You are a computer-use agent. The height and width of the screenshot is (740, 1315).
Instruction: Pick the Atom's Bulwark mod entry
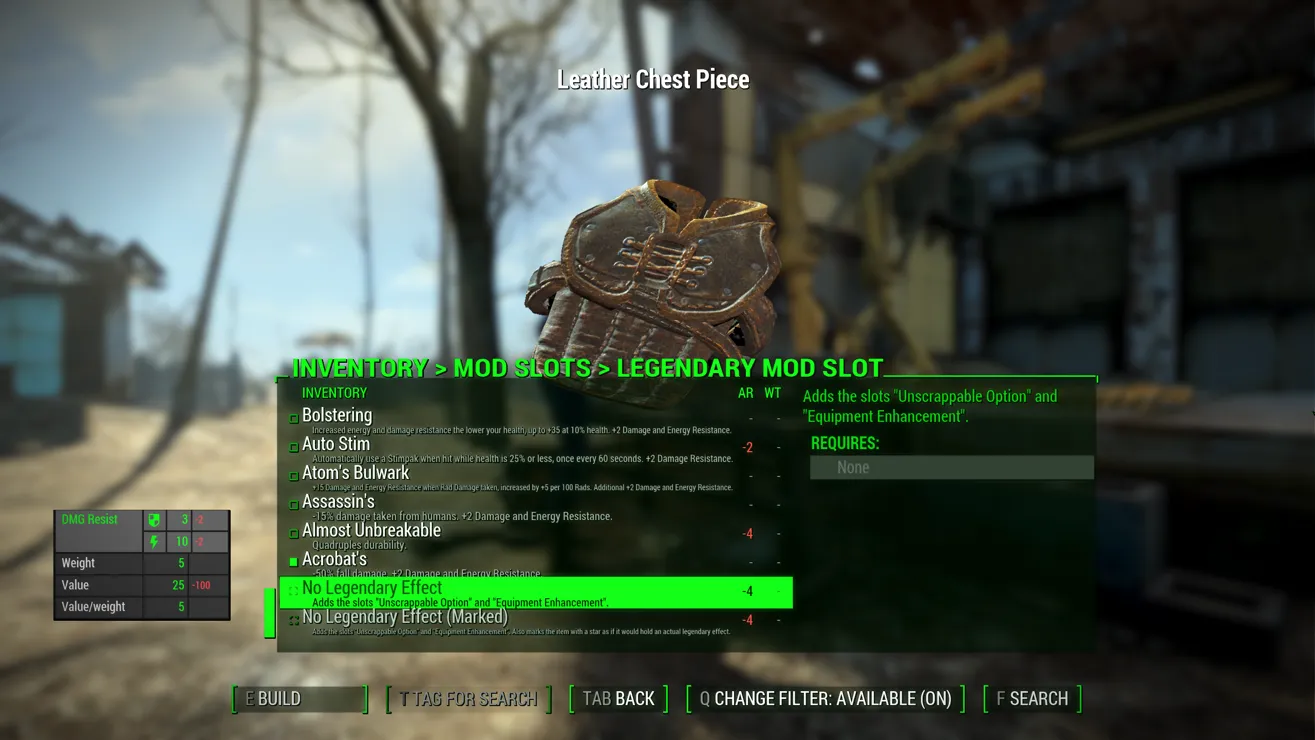tap(355, 473)
